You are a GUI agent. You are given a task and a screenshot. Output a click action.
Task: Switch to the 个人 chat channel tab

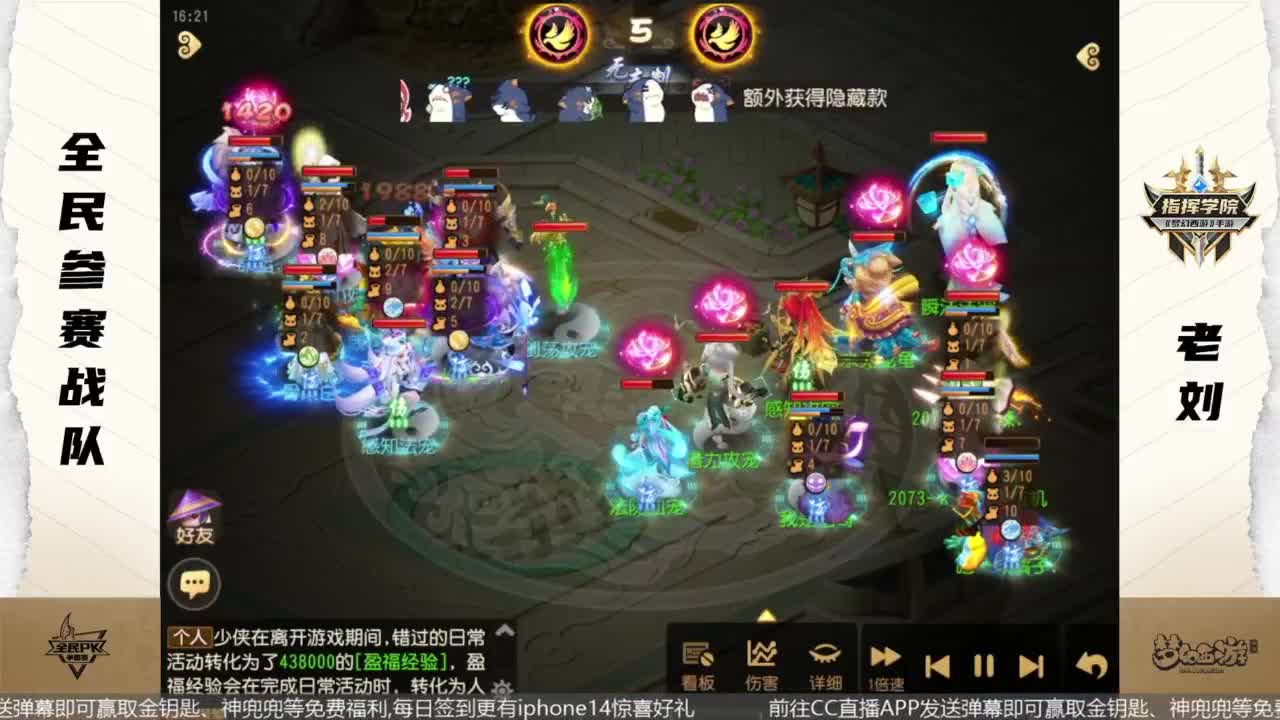192,635
